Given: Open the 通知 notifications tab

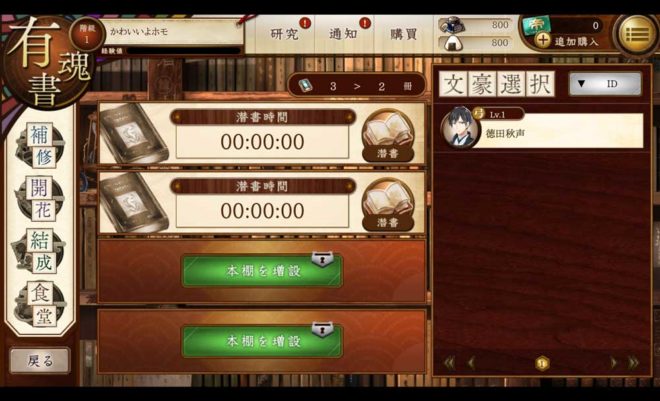Looking at the screenshot, I should point(344,34).
